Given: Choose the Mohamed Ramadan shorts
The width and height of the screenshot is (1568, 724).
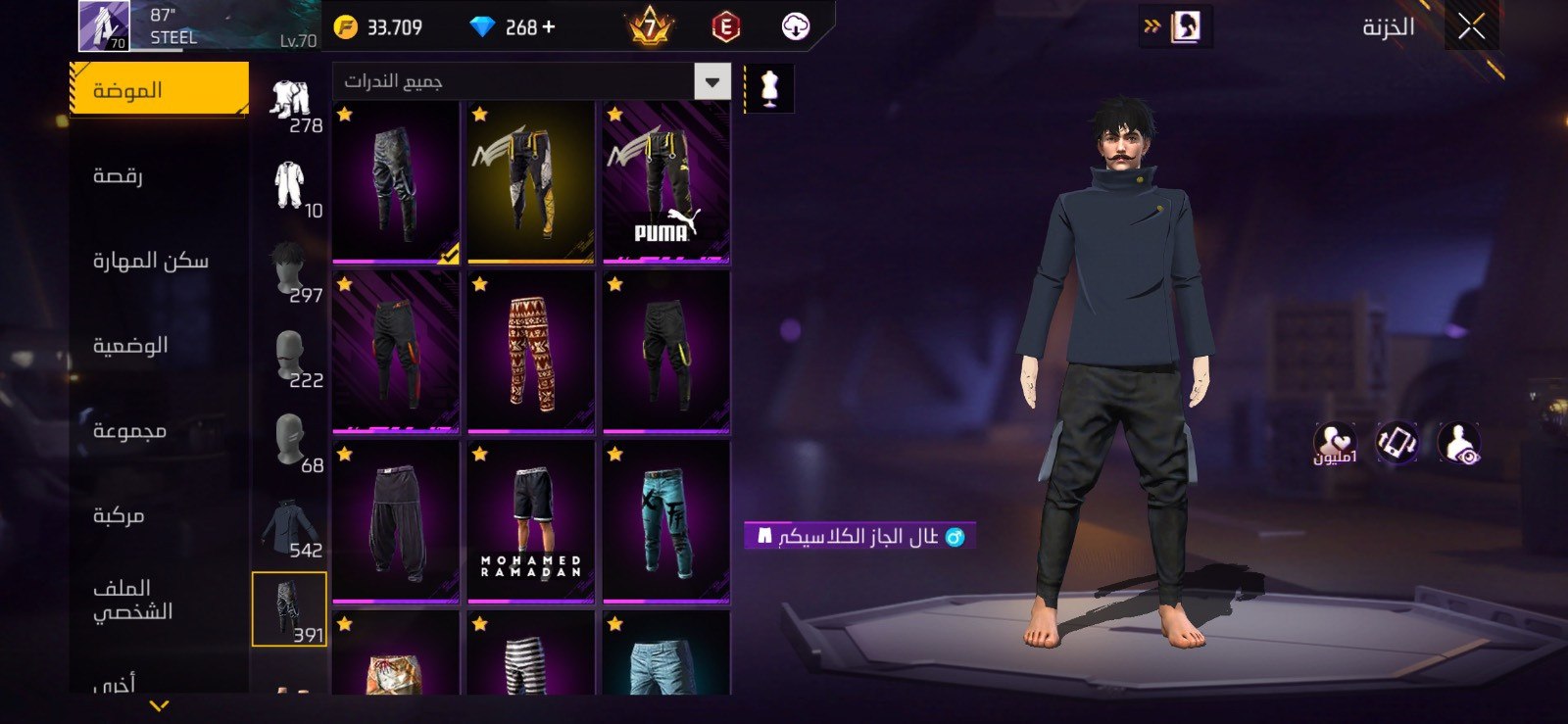Looking at the screenshot, I should [530, 522].
